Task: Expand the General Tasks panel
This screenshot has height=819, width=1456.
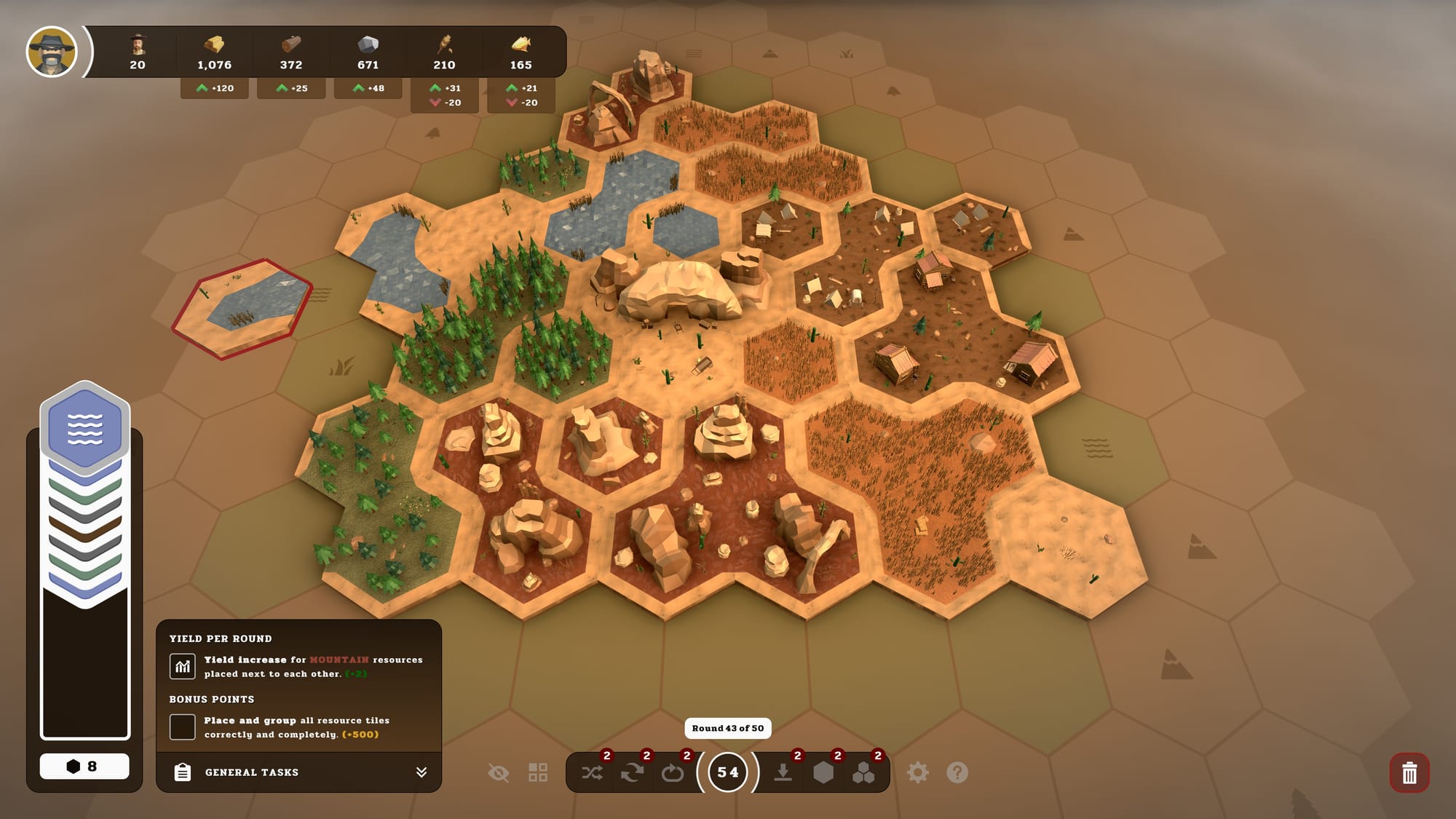Action: pos(421,772)
